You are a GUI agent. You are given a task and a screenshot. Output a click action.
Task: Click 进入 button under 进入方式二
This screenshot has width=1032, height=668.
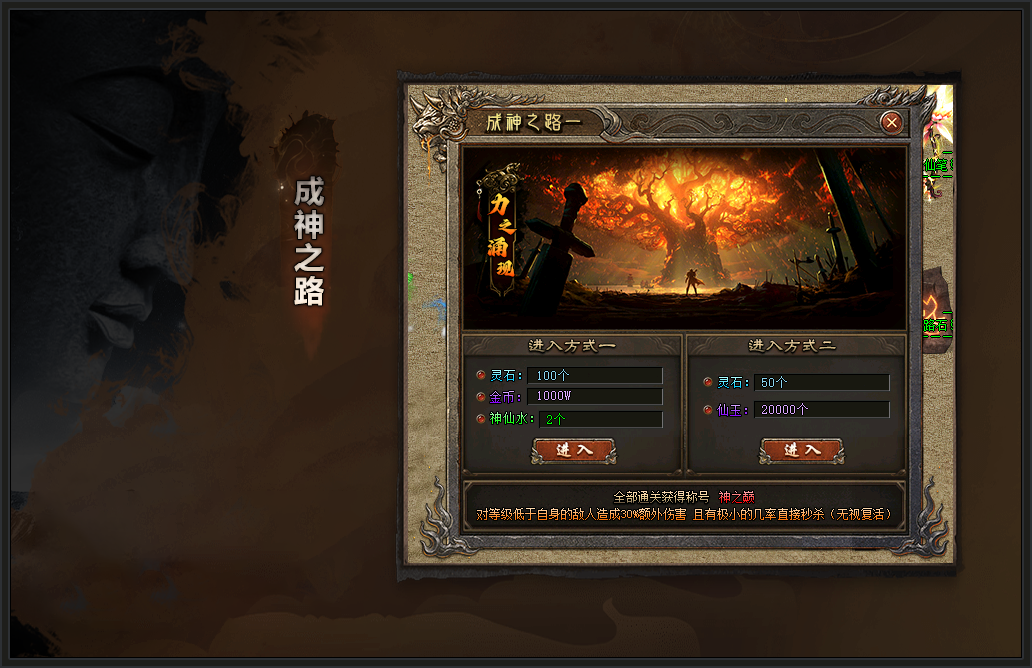[x=801, y=450]
